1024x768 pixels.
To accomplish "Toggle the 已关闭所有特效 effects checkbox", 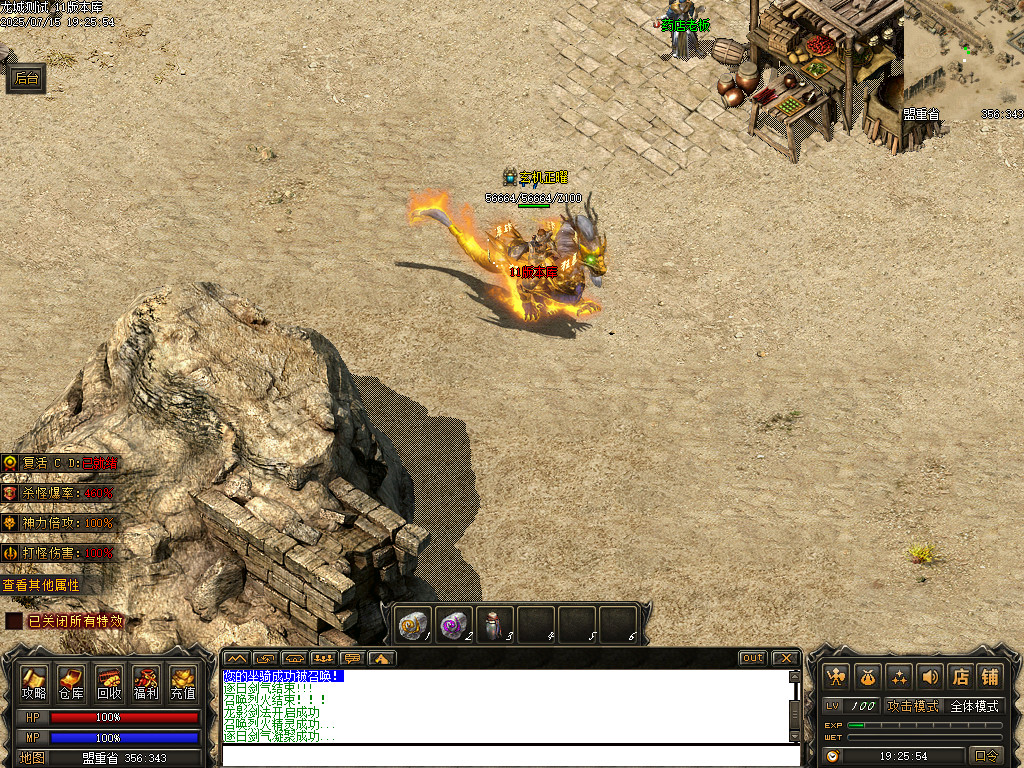I will point(14,621).
